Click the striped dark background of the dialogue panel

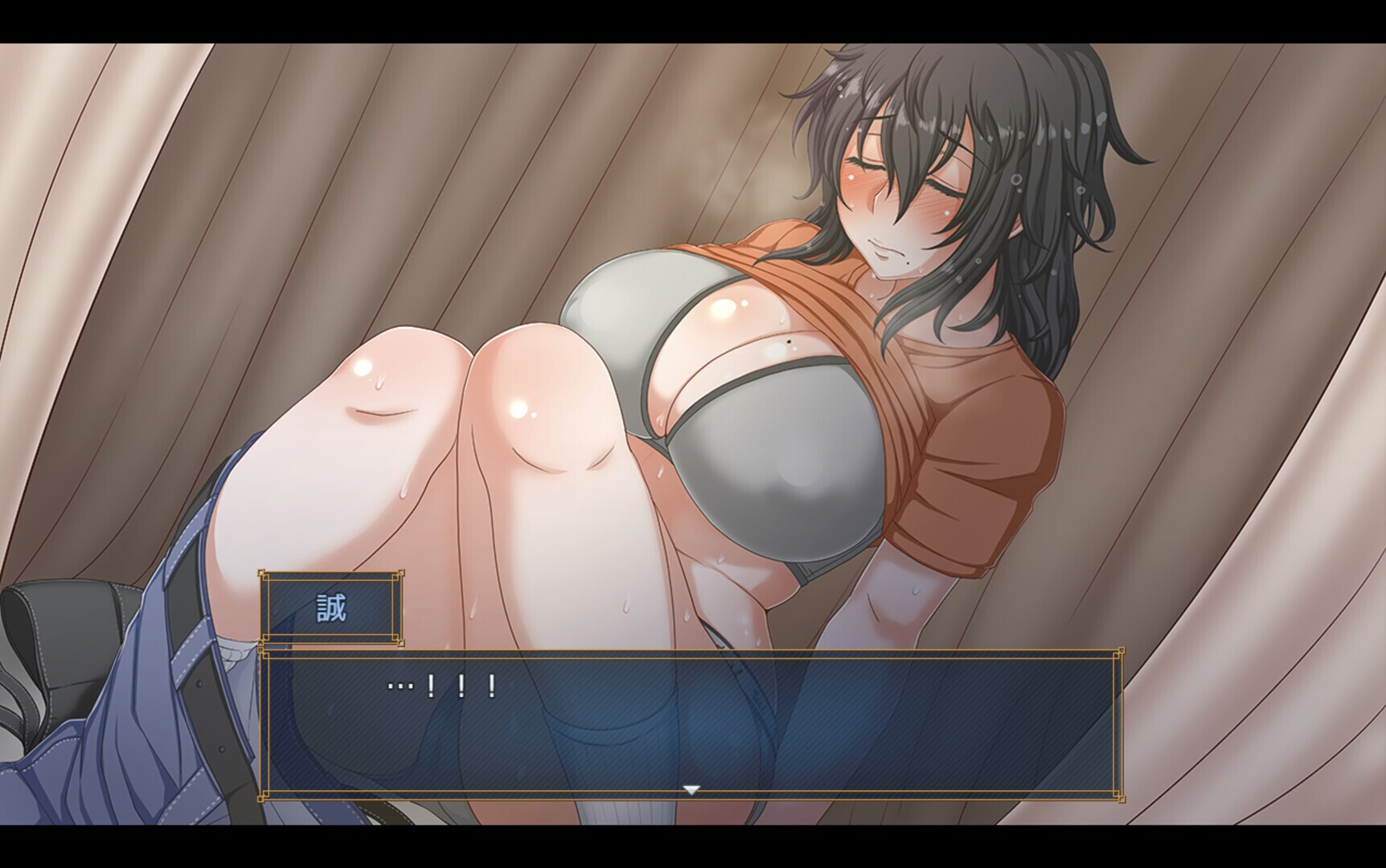pos(884,739)
